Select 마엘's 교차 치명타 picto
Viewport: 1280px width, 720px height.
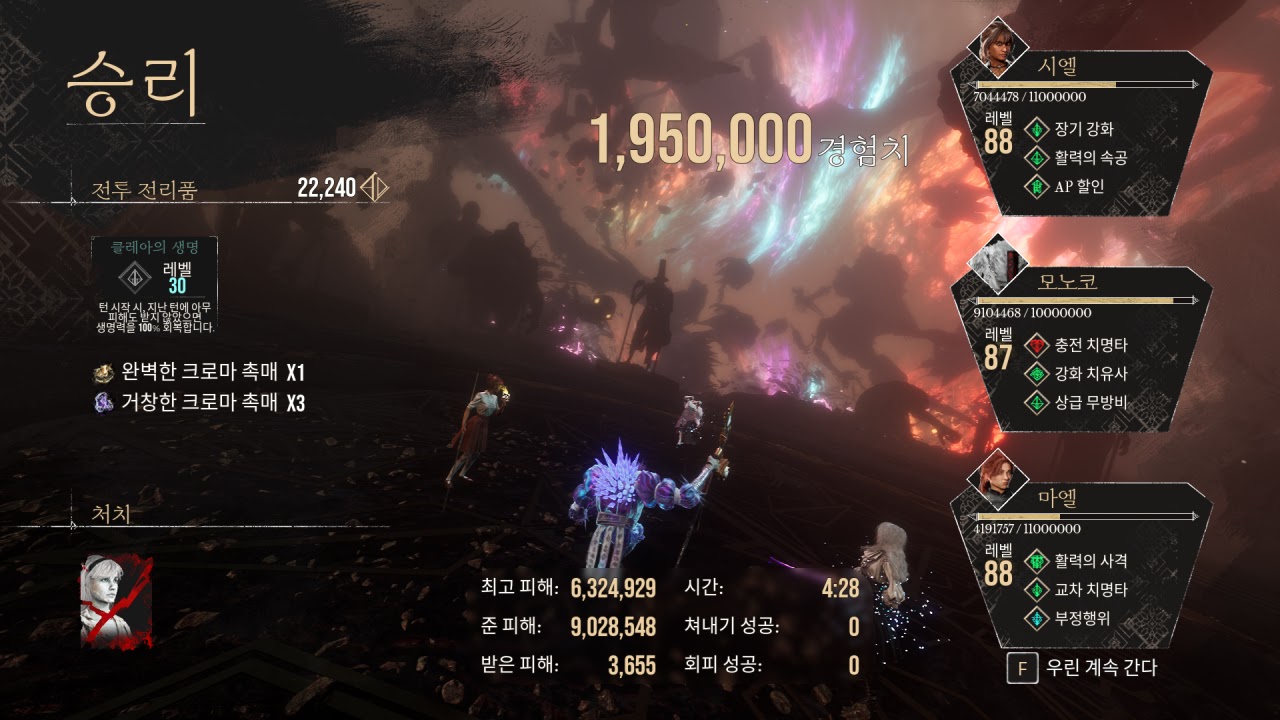[x=1077, y=590]
